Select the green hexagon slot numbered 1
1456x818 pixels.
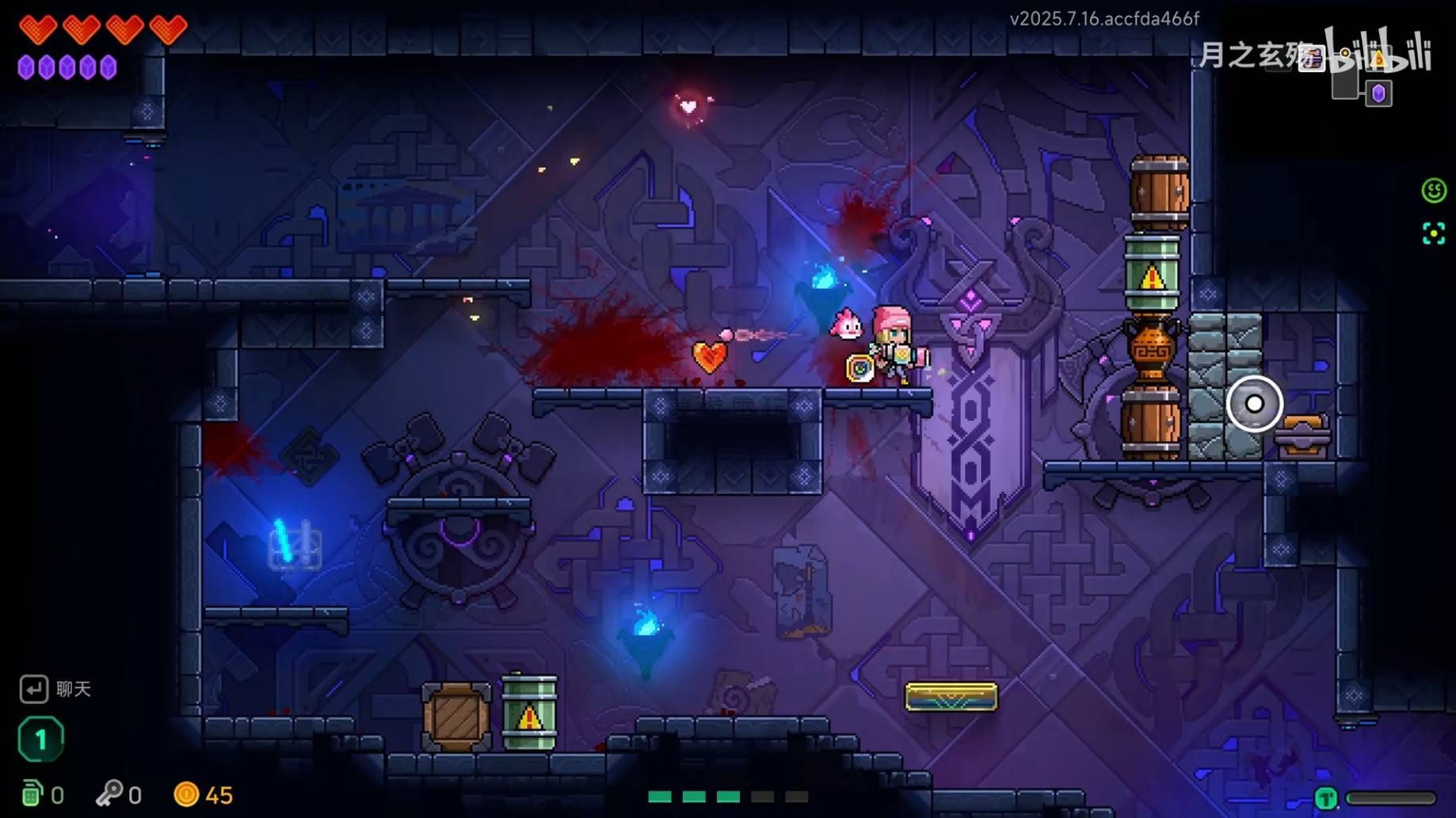tap(40, 740)
